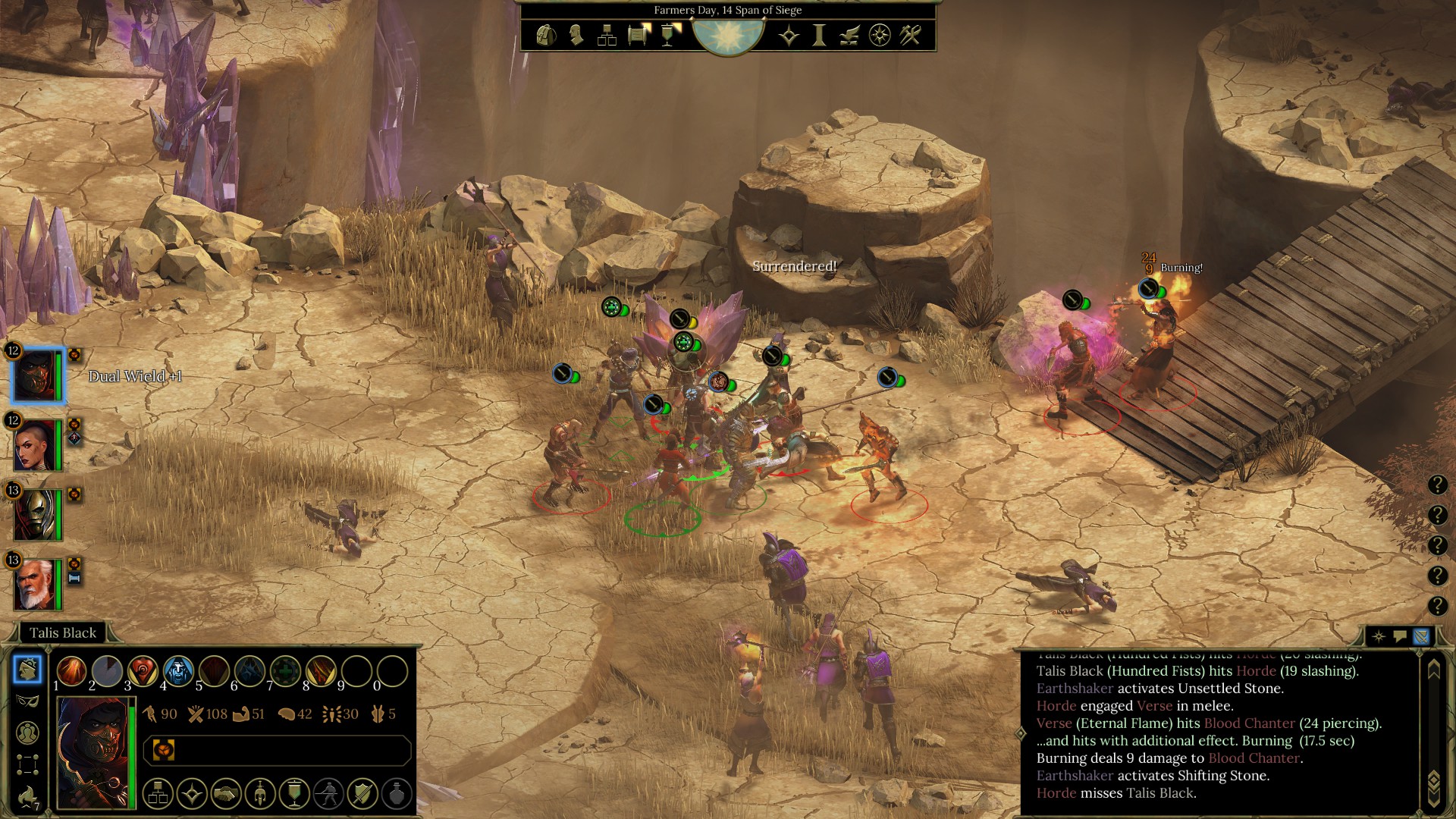Select Talis Black's party portrait
Screen dimensions: 1456x819
point(36,375)
